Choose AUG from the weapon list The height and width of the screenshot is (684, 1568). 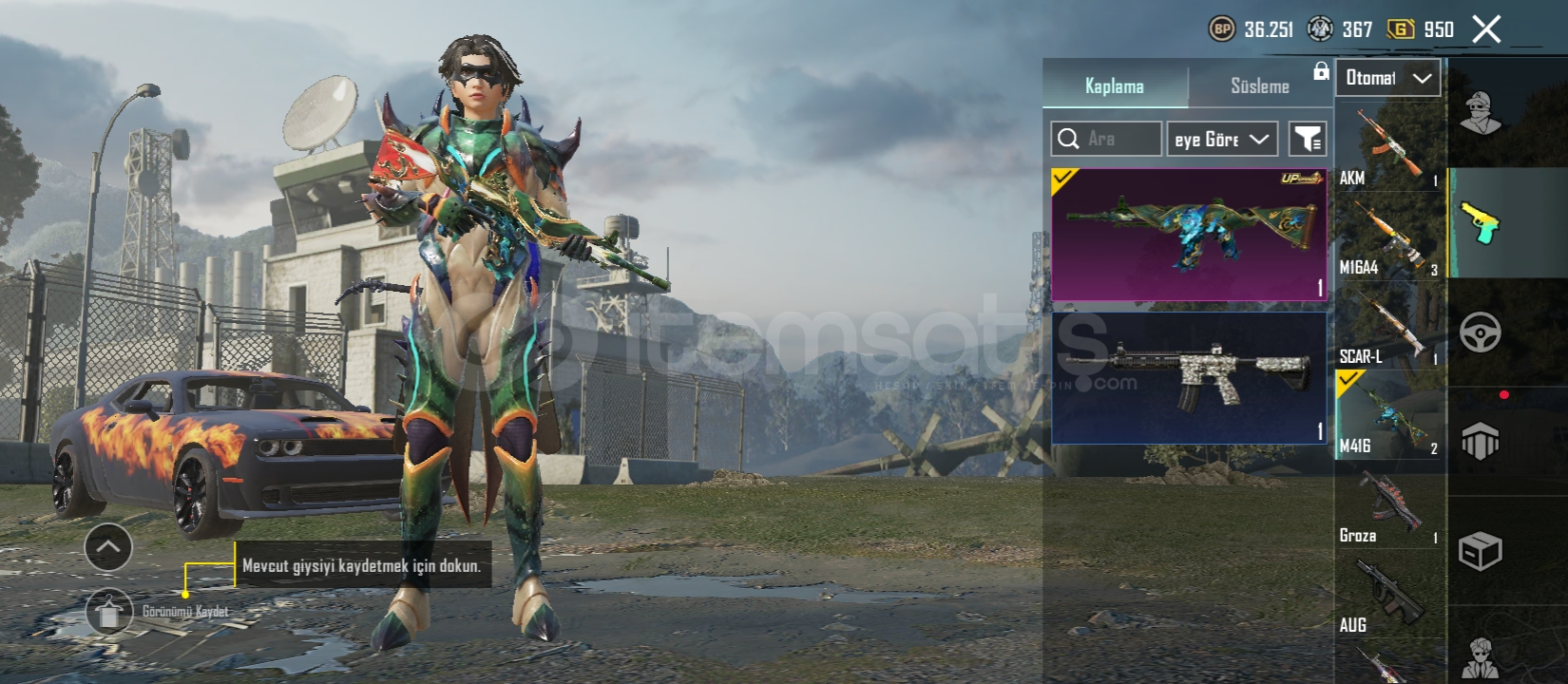coord(1388,596)
